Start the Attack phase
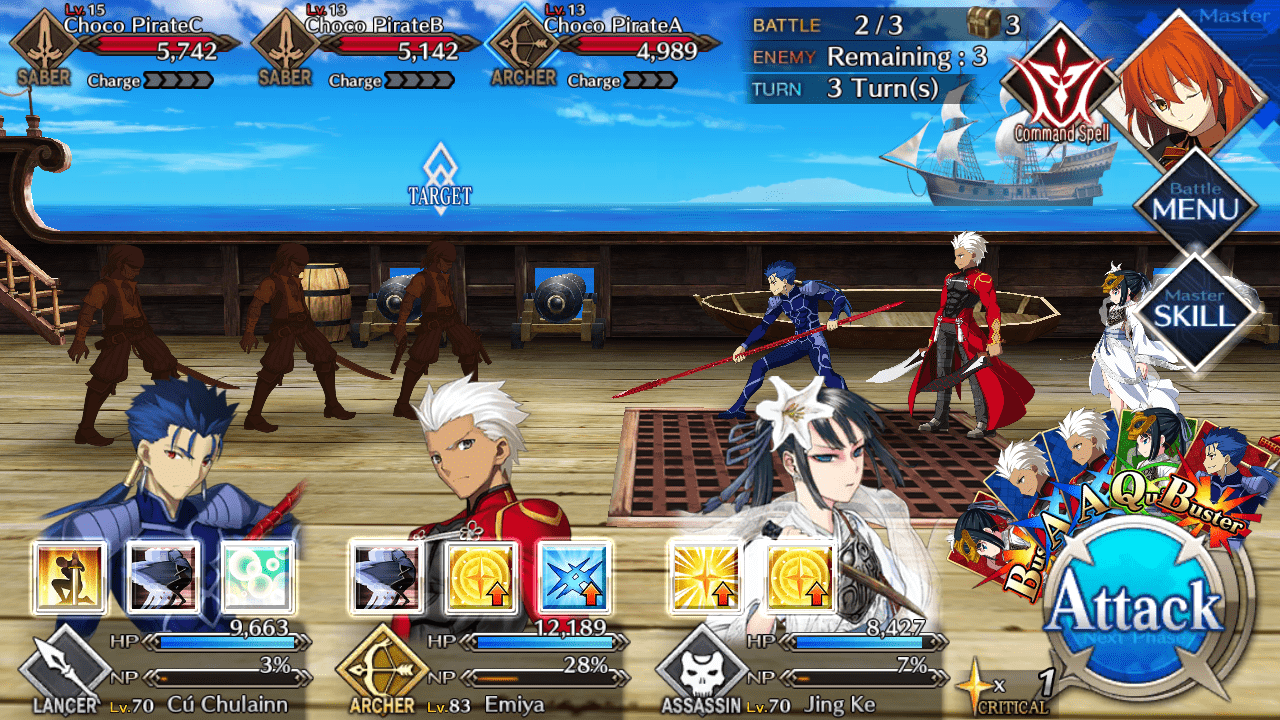Viewport: 1280px width, 720px height. [x=1138, y=612]
